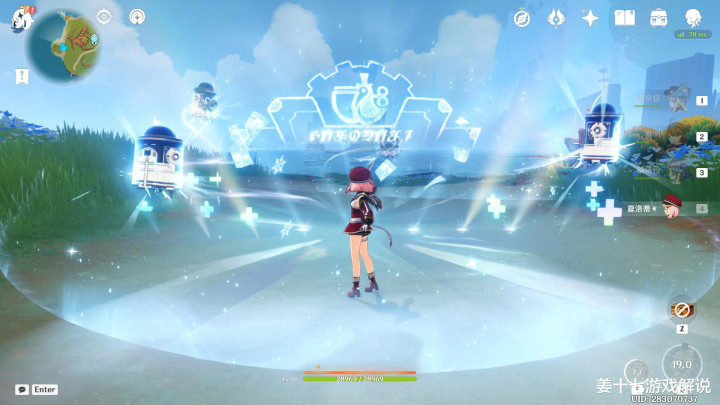This screenshot has width=720, height=405.
Task: Select the red-haired character in slot 4
Action: click(672, 207)
